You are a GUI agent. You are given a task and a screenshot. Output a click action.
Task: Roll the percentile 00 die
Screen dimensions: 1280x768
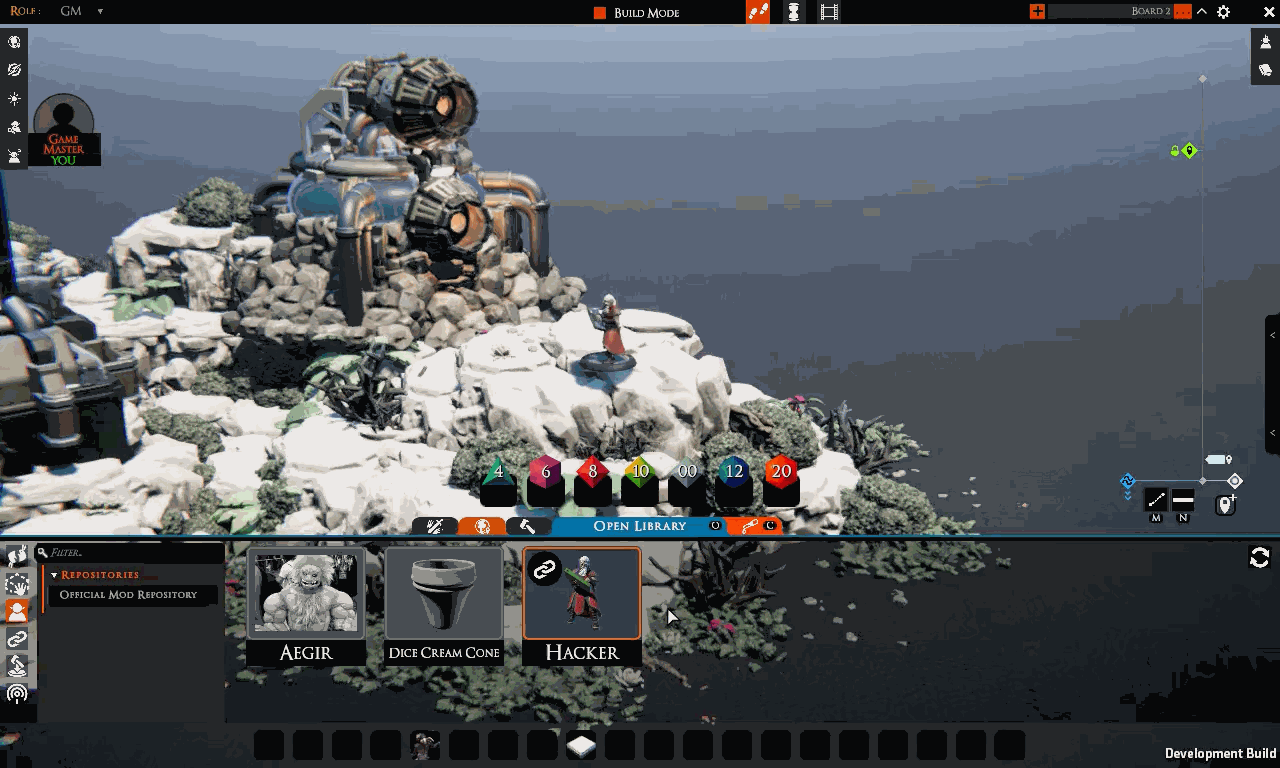pyautogui.click(x=687, y=472)
